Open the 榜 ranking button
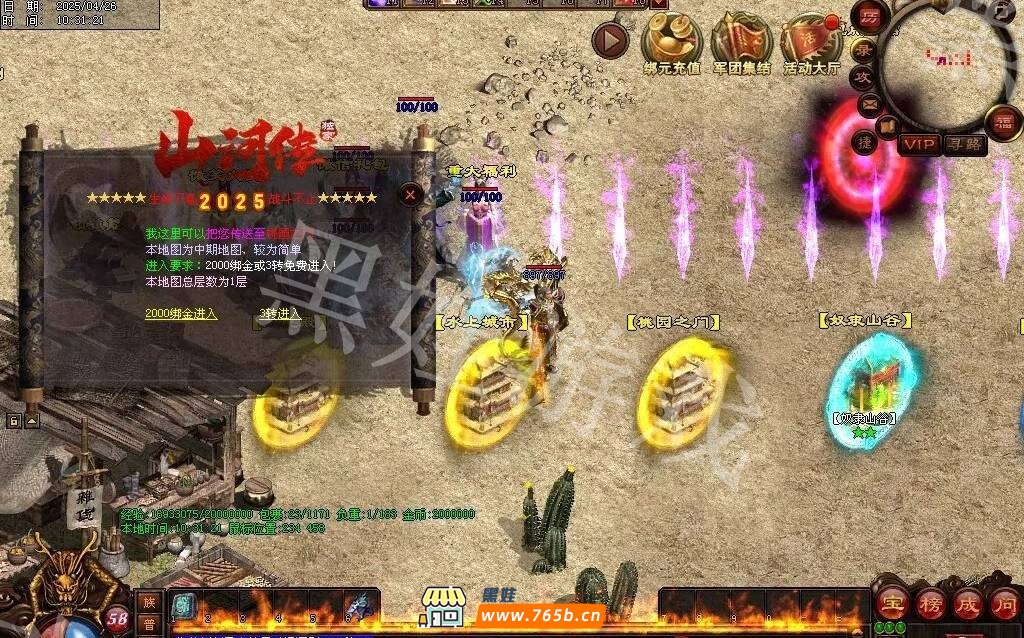The height and width of the screenshot is (638, 1024). coord(929,603)
